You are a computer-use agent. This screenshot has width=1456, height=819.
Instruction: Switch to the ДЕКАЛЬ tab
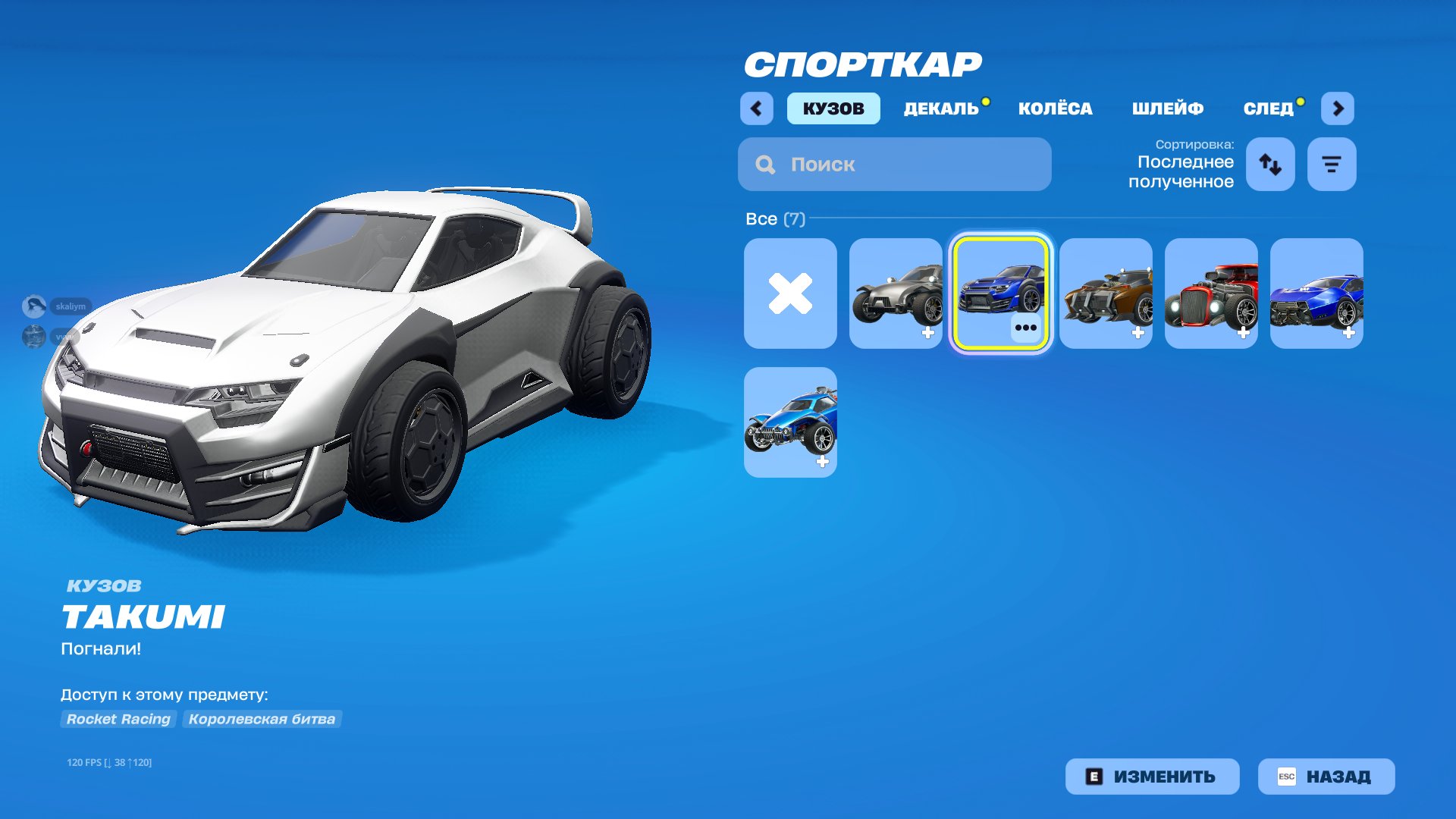[x=939, y=108]
